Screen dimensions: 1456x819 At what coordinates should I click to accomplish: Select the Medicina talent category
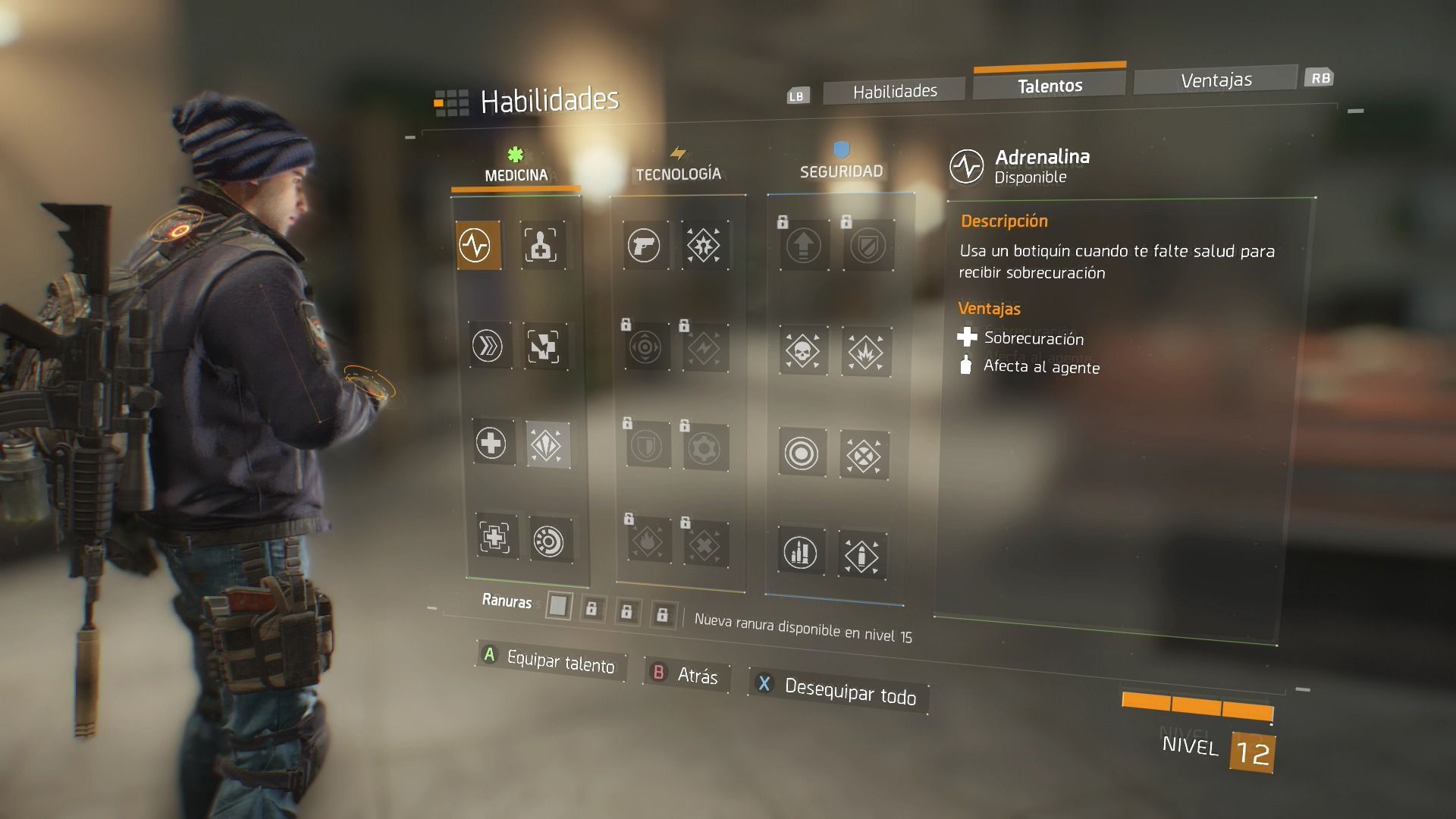click(x=516, y=174)
